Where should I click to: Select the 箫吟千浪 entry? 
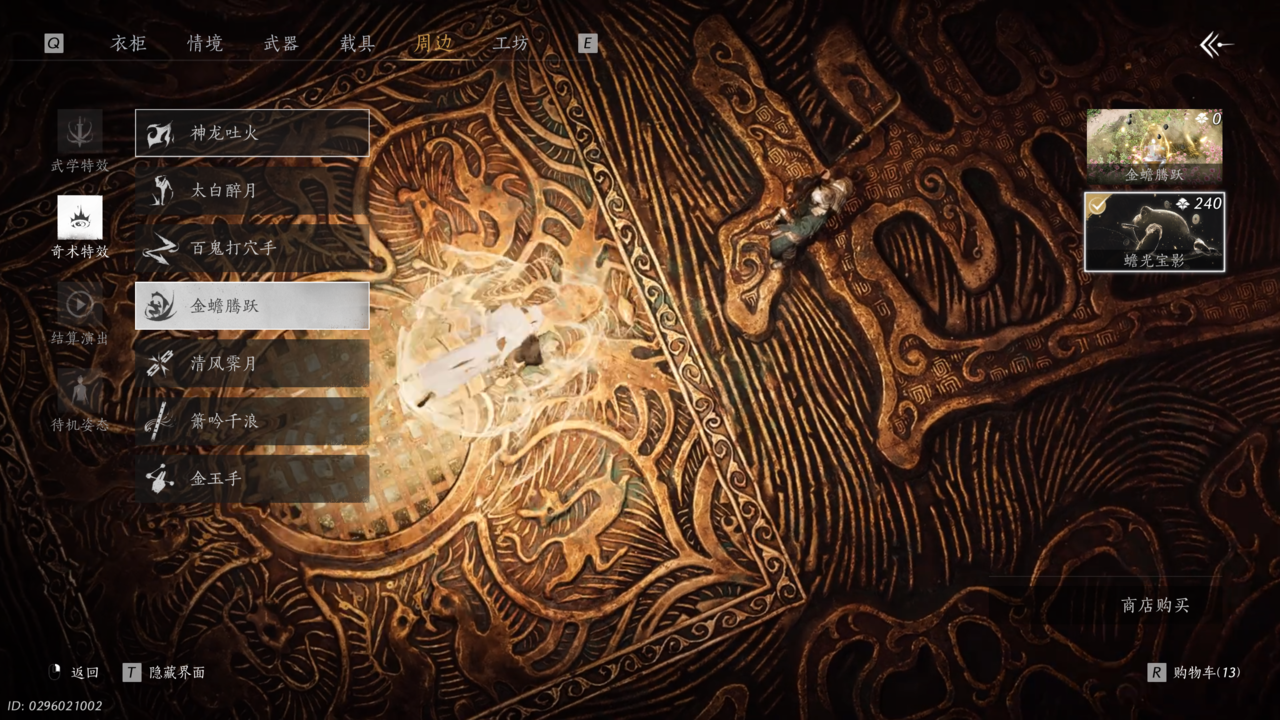coord(252,421)
